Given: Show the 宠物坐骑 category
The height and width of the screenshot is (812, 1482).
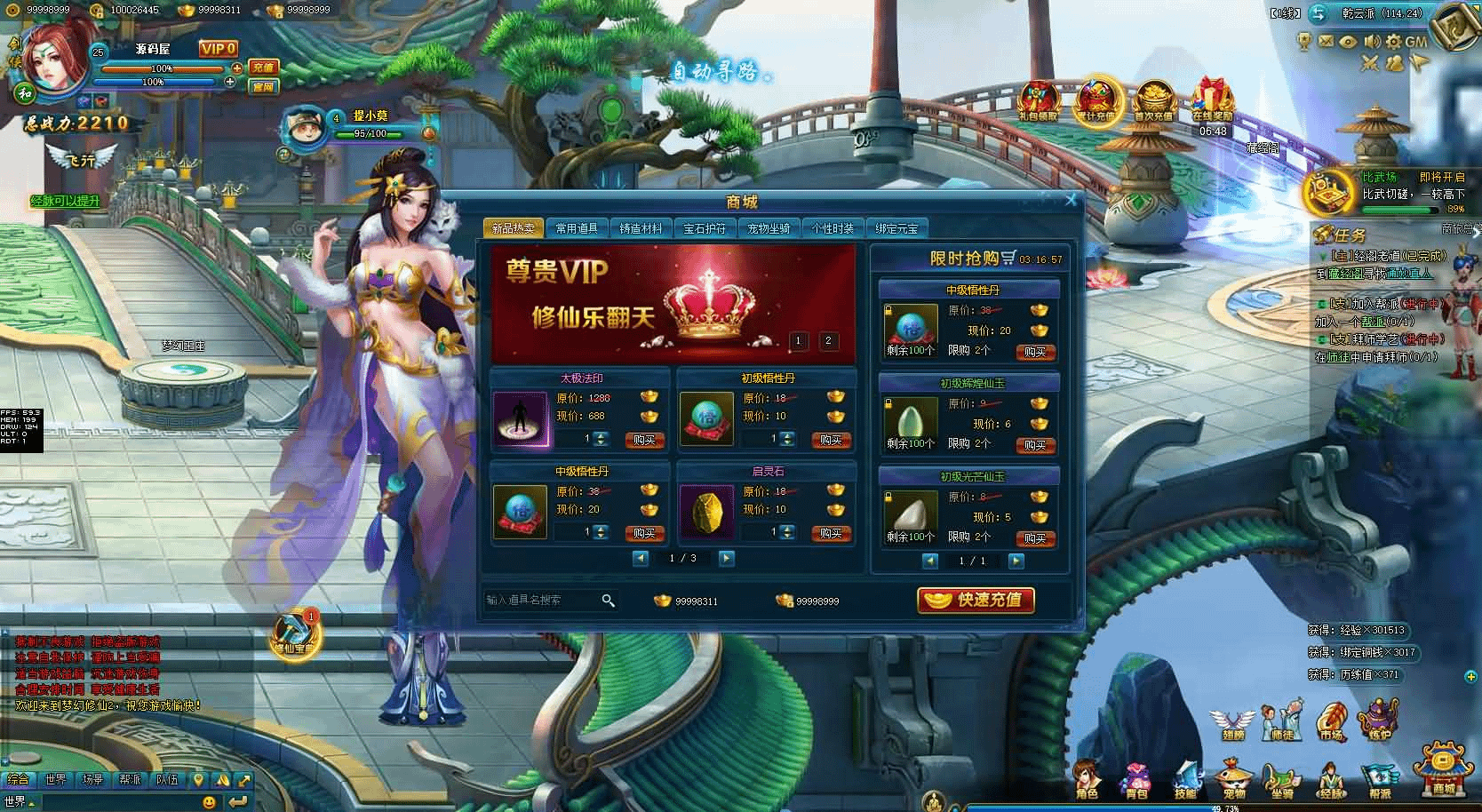Looking at the screenshot, I should point(769,228).
